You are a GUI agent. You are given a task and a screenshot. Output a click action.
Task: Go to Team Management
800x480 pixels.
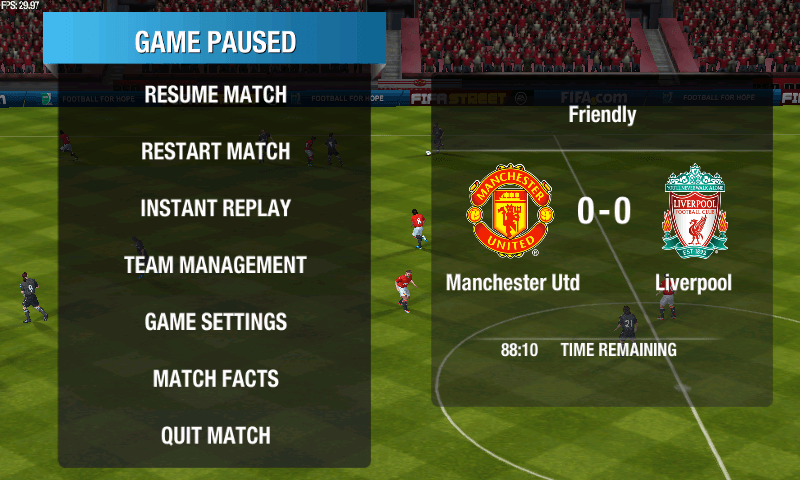tap(215, 266)
